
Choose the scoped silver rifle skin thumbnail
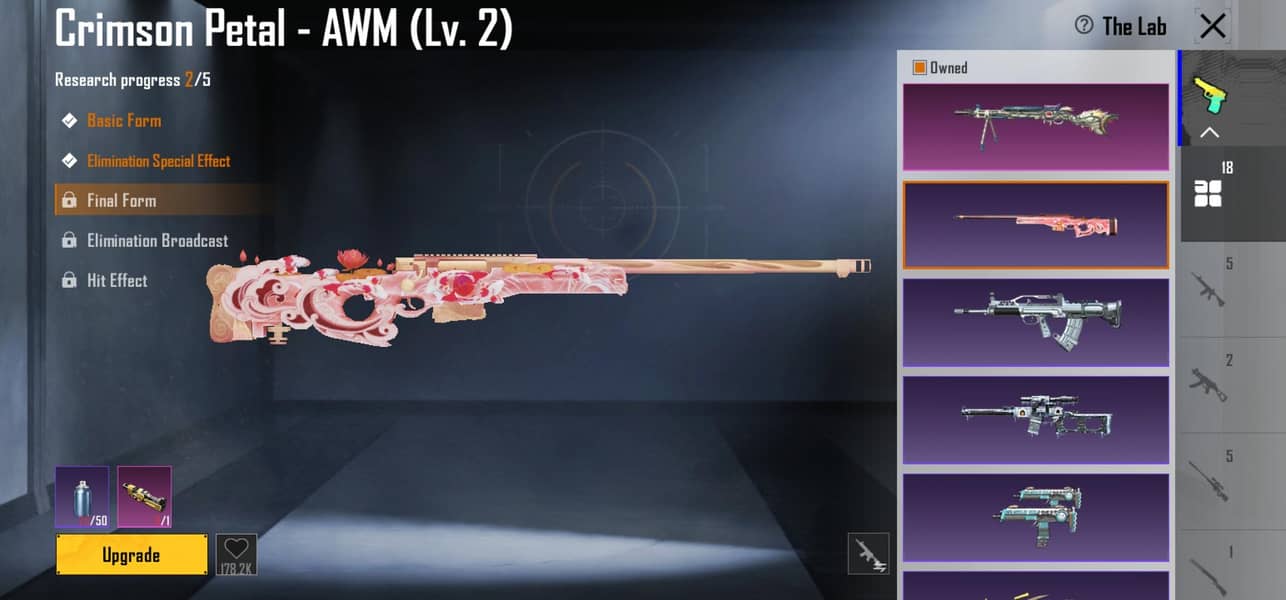(1035, 419)
